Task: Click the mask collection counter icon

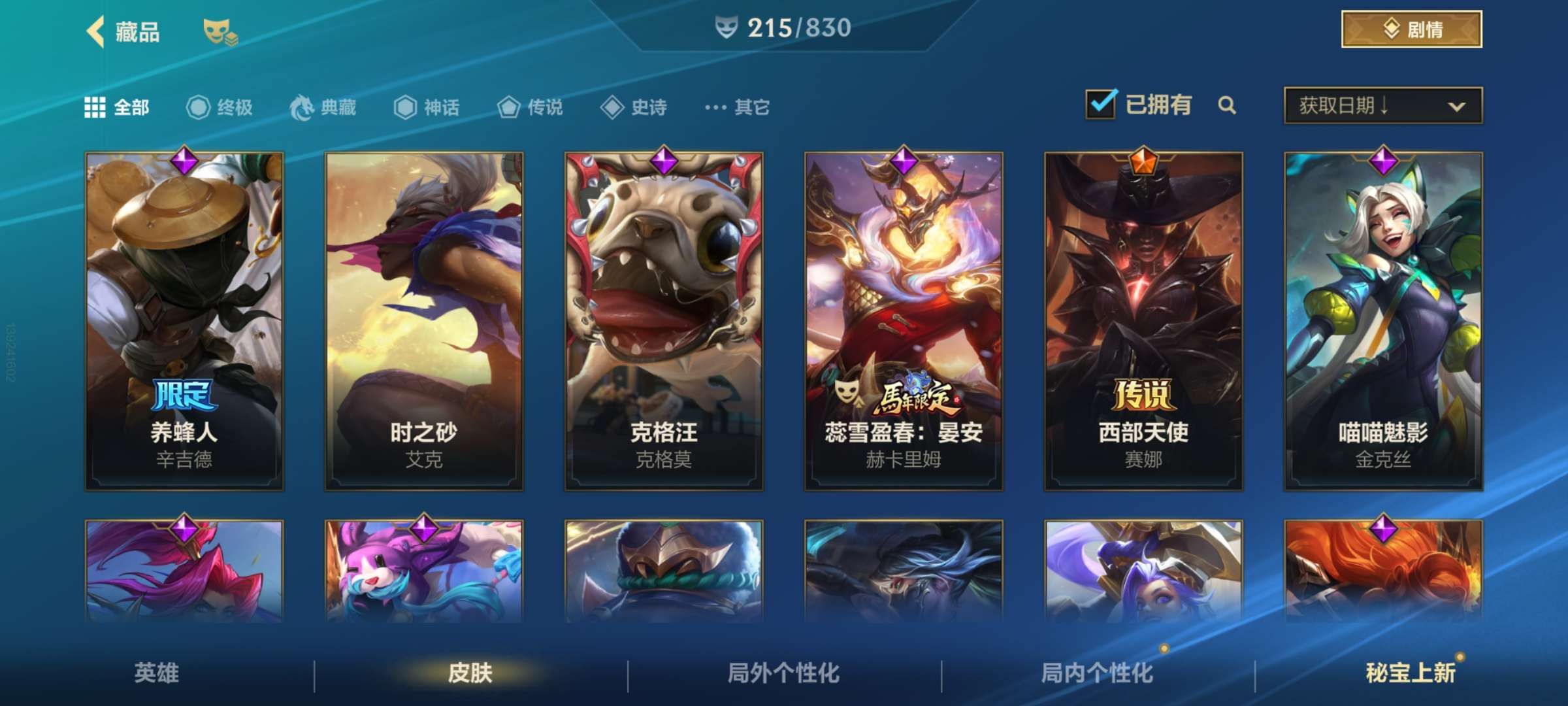Action: coord(726,27)
